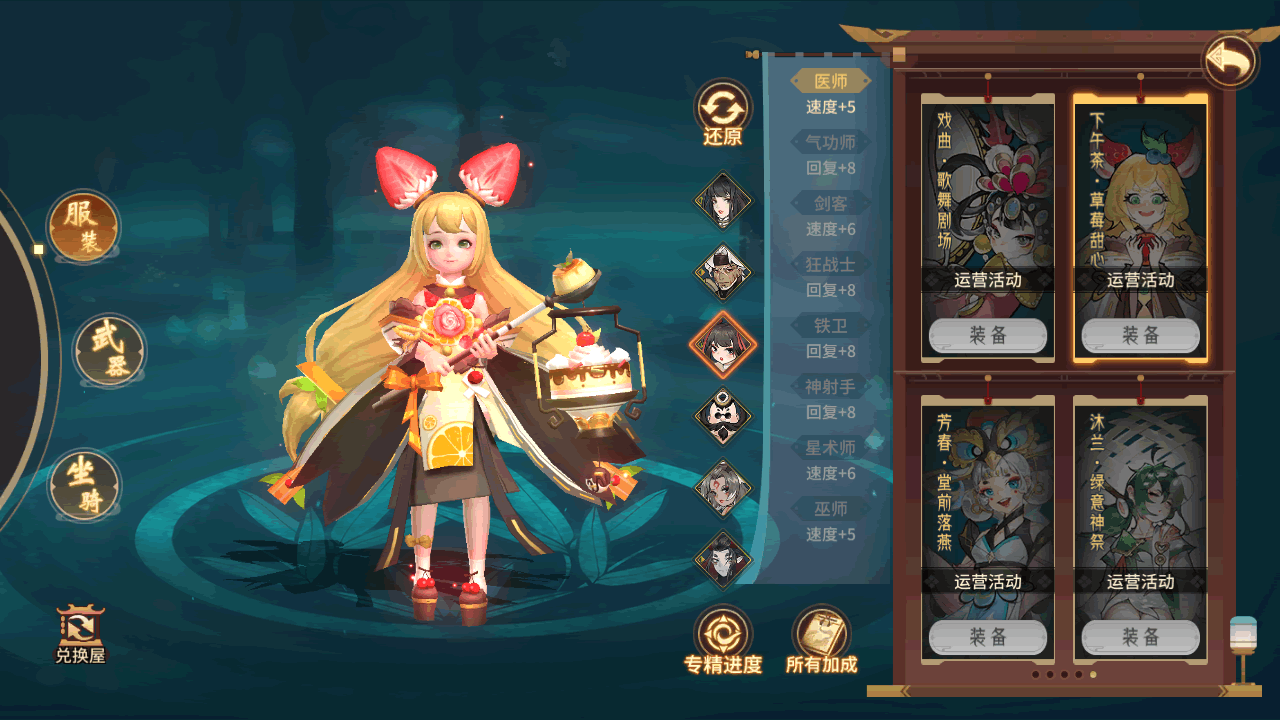Select the 戏曲·歌舞剧场 costume card
1280x720 pixels.
coord(988,200)
